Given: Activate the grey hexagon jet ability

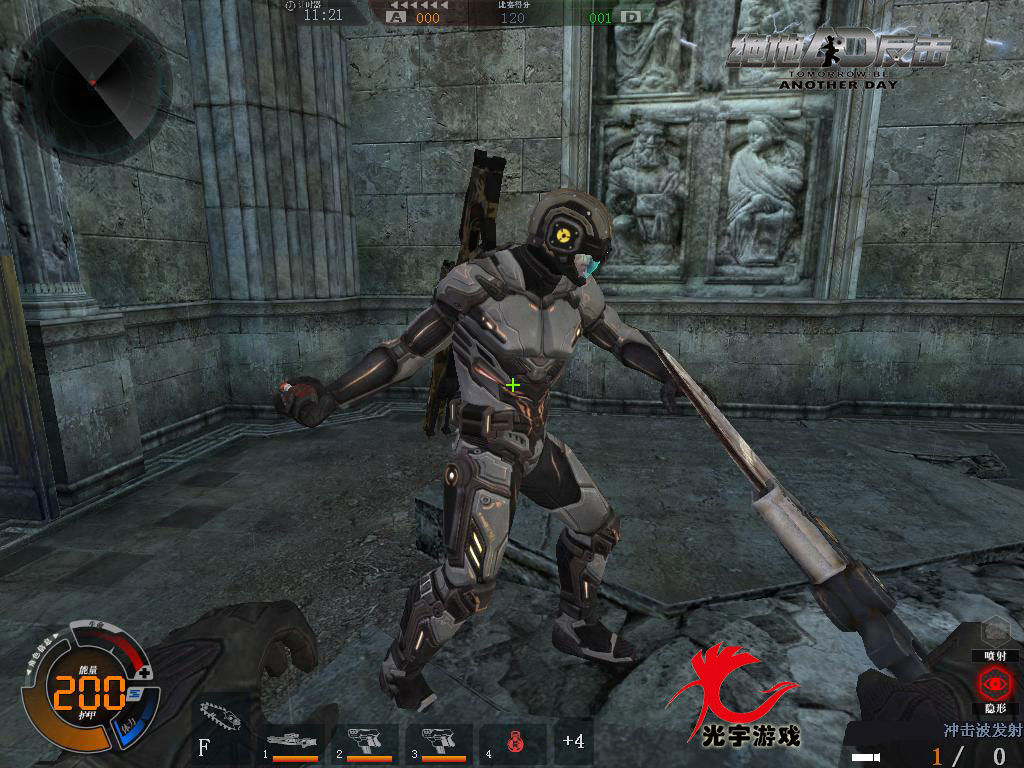Looking at the screenshot, I should click(x=995, y=631).
